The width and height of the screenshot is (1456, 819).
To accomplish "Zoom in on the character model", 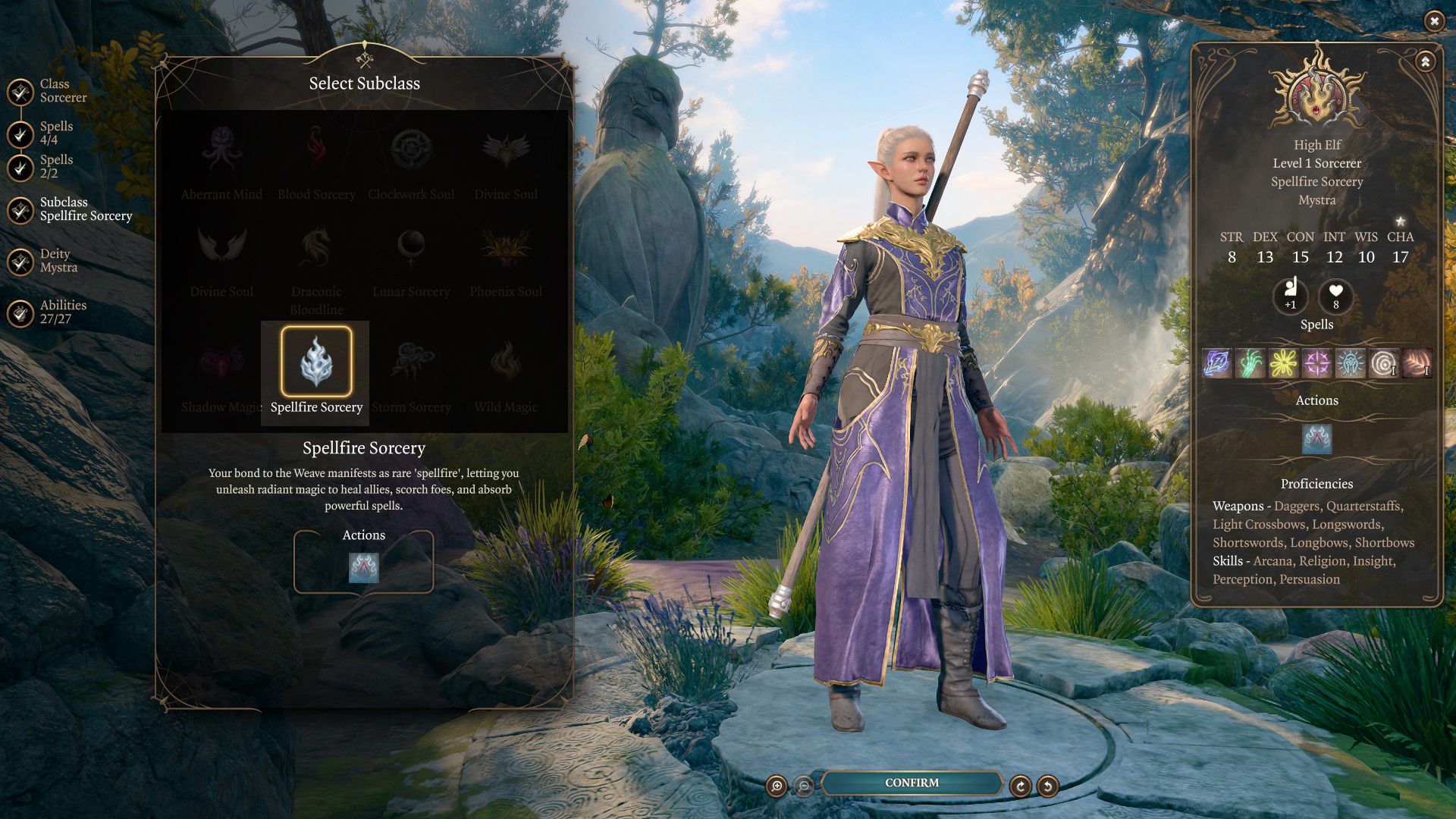I will pyautogui.click(x=777, y=786).
